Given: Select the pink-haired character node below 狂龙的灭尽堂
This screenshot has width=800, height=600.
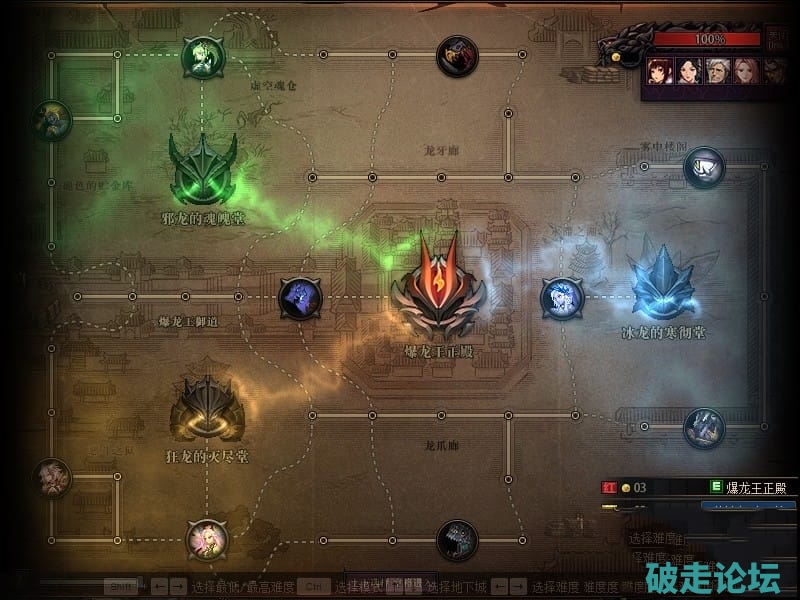Looking at the screenshot, I should coord(207,540).
